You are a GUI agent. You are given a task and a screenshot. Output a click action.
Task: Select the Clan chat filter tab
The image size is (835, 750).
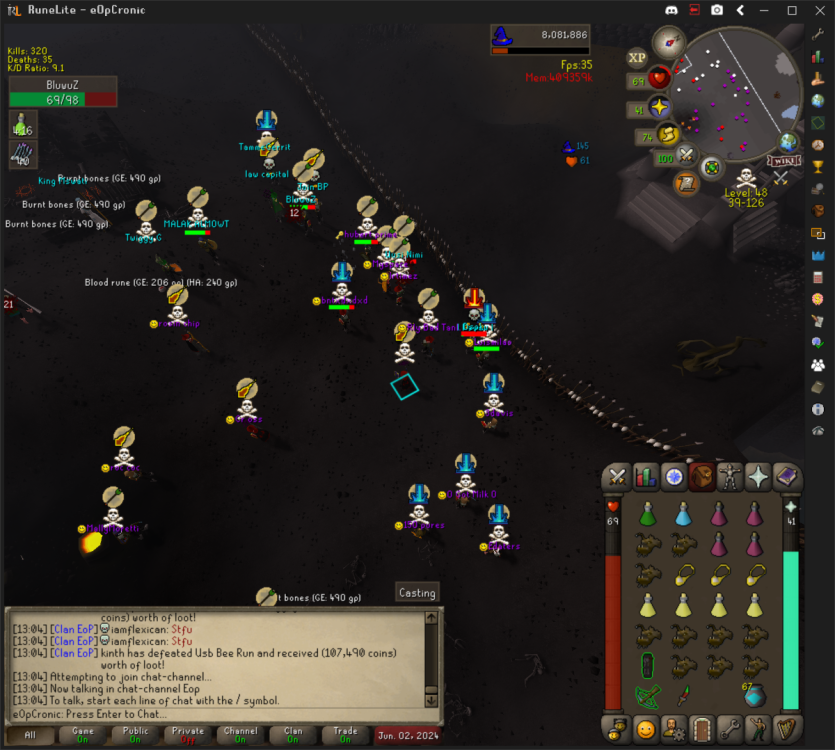click(x=293, y=735)
